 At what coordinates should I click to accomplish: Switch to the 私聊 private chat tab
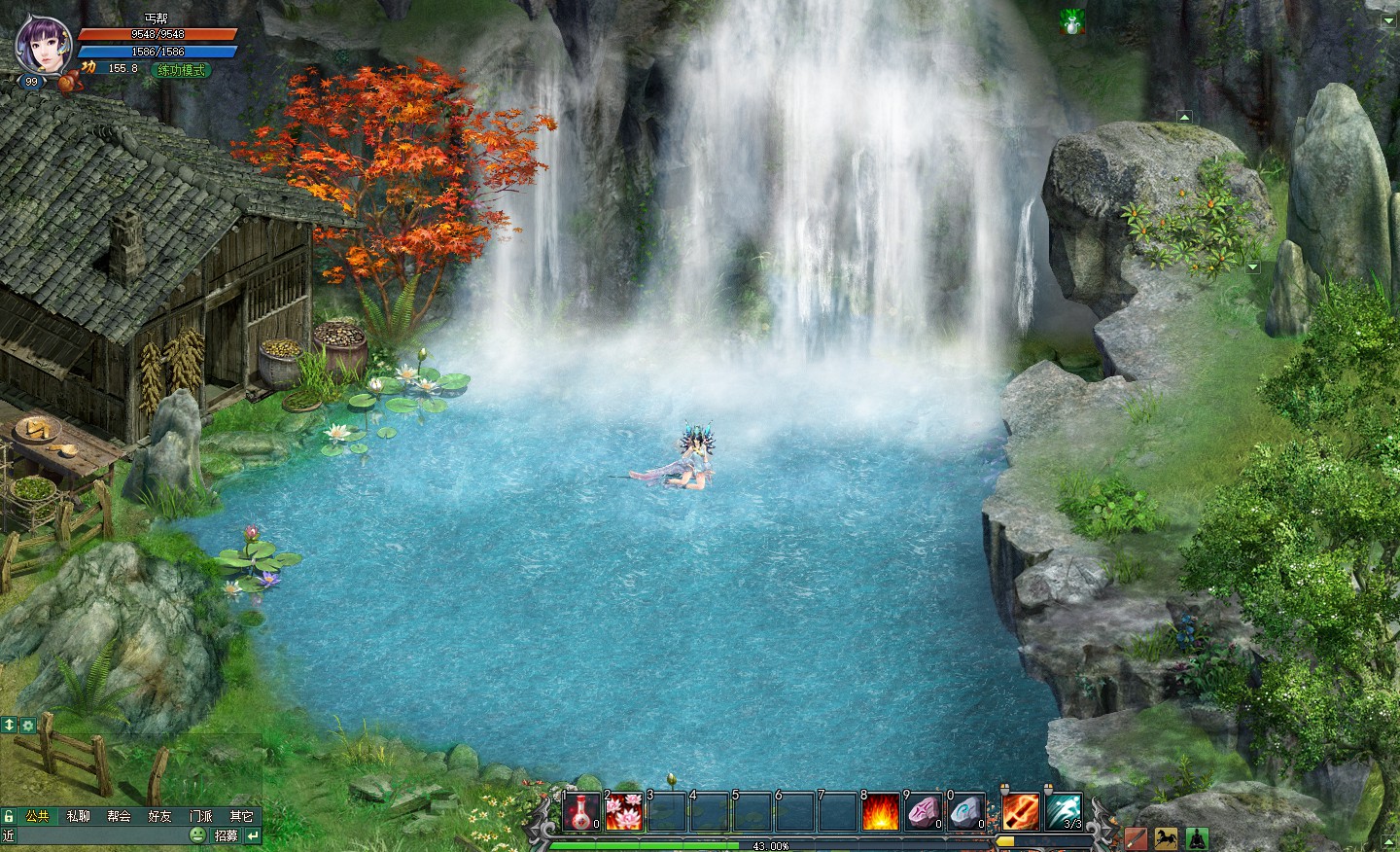click(79, 816)
